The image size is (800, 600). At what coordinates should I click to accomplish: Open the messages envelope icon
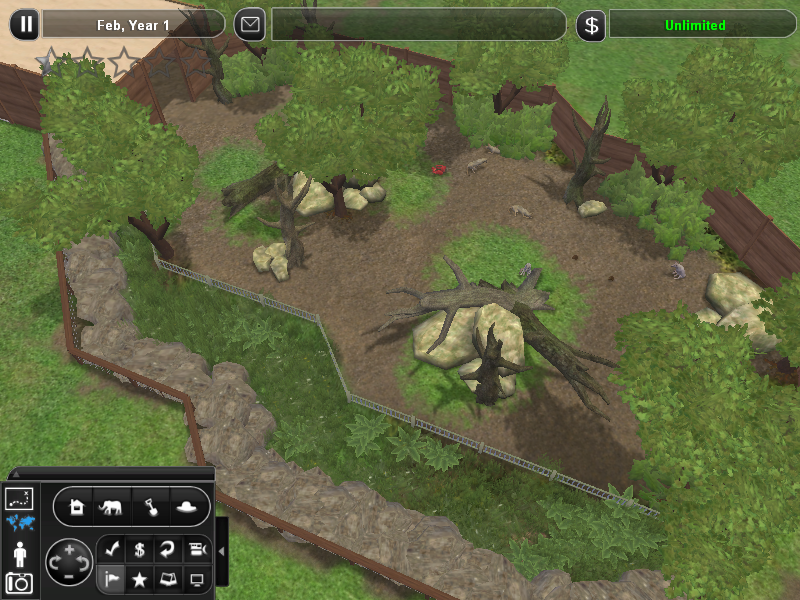pyautogui.click(x=250, y=24)
